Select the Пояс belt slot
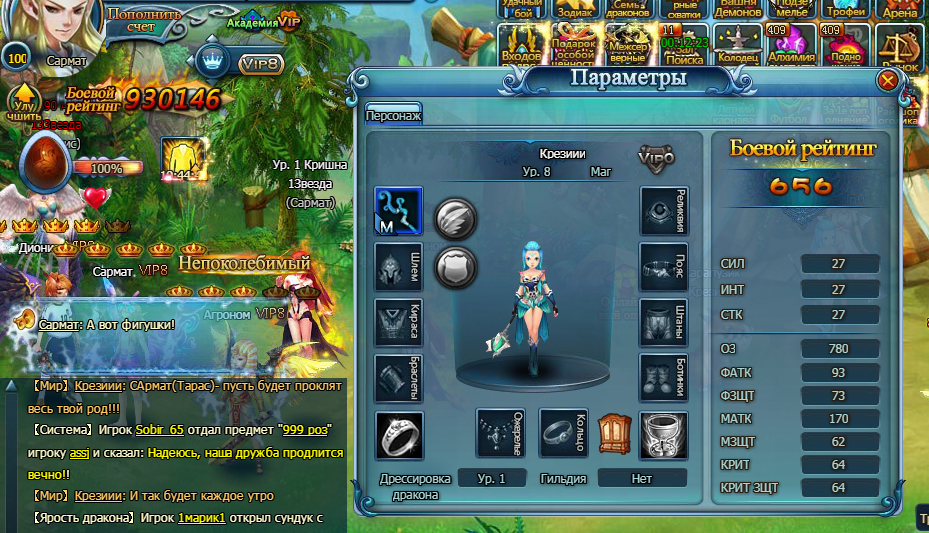Image resolution: width=929 pixels, height=533 pixels. (x=664, y=268)
